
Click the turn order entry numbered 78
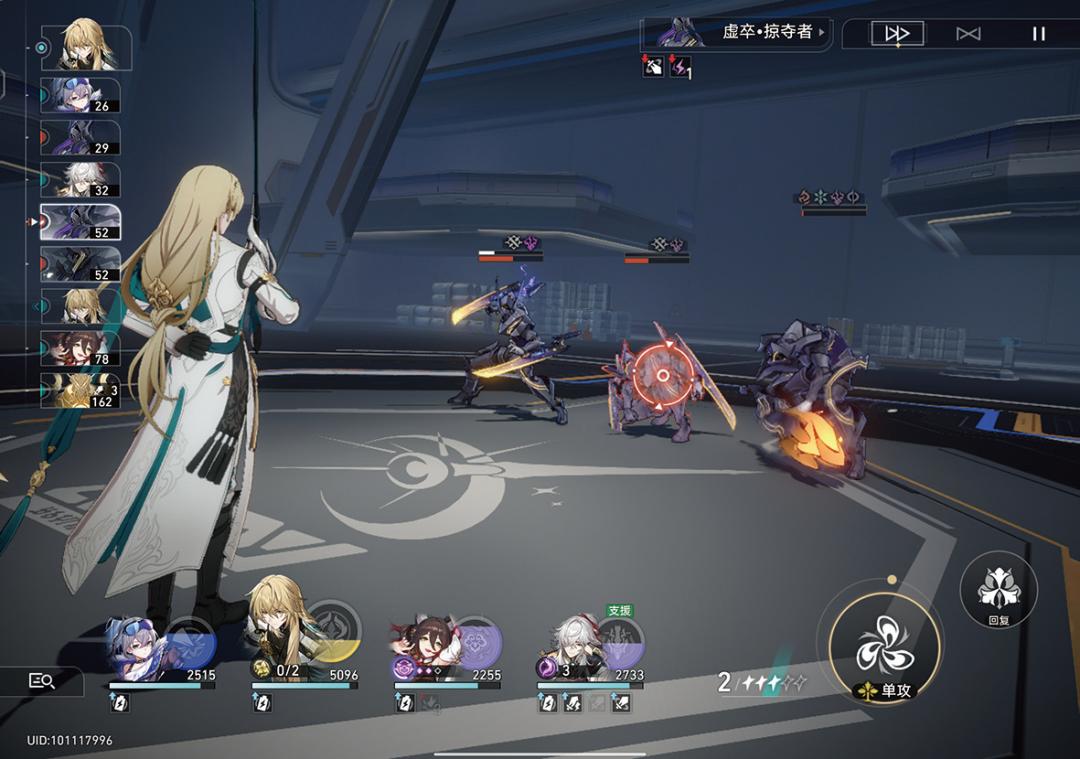(81, 348)
